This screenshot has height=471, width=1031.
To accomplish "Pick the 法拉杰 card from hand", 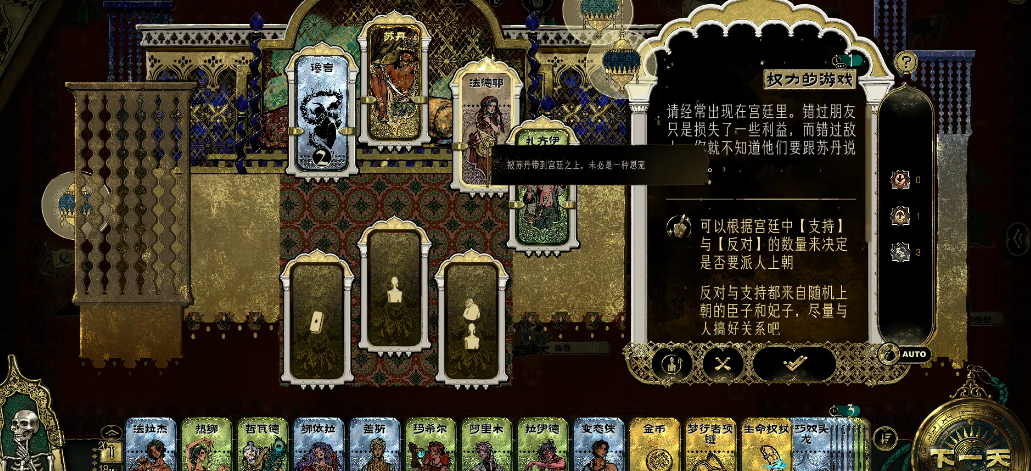I will [x=150, y=445].
